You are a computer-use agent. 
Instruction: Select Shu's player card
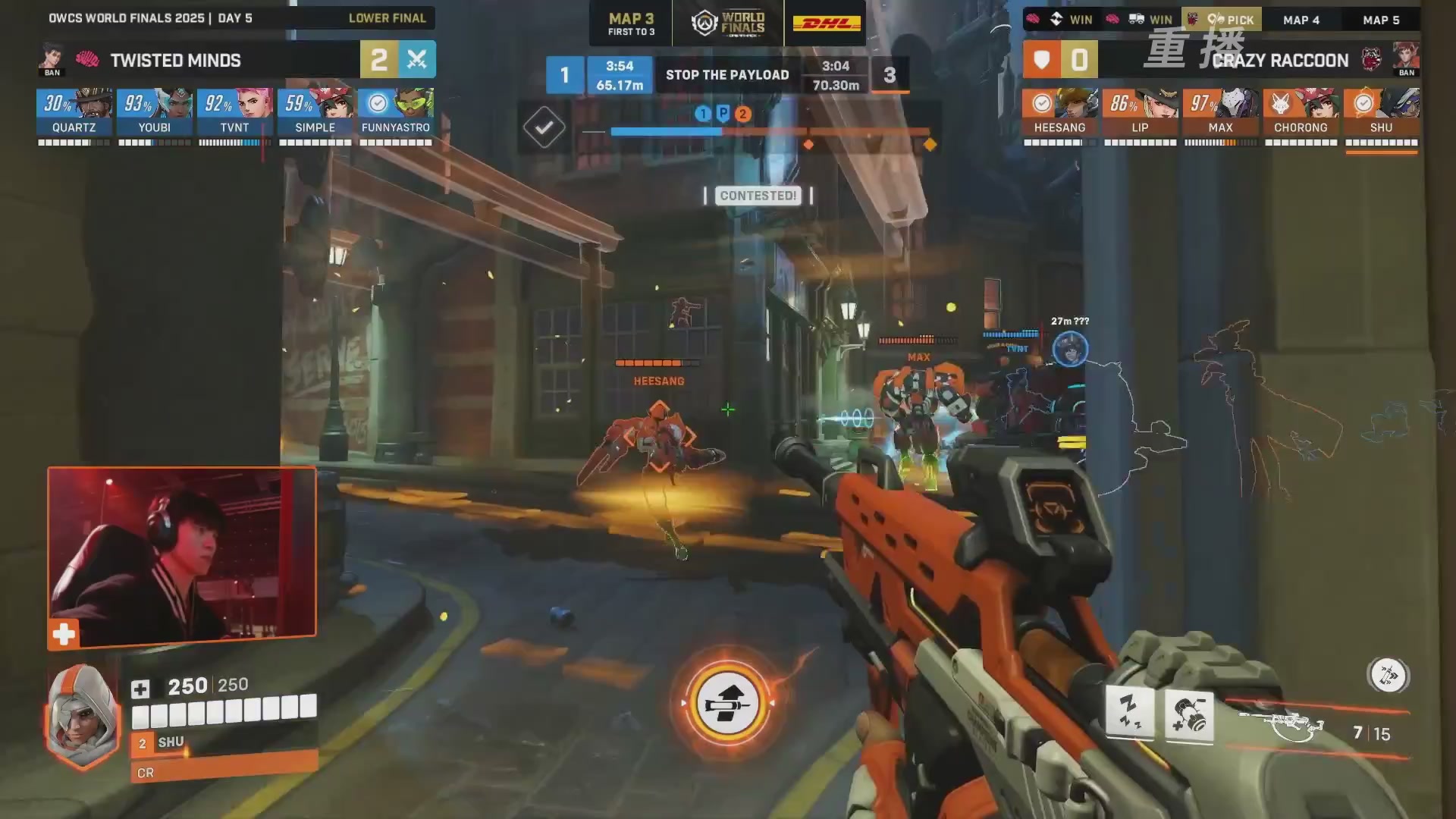1381,112
